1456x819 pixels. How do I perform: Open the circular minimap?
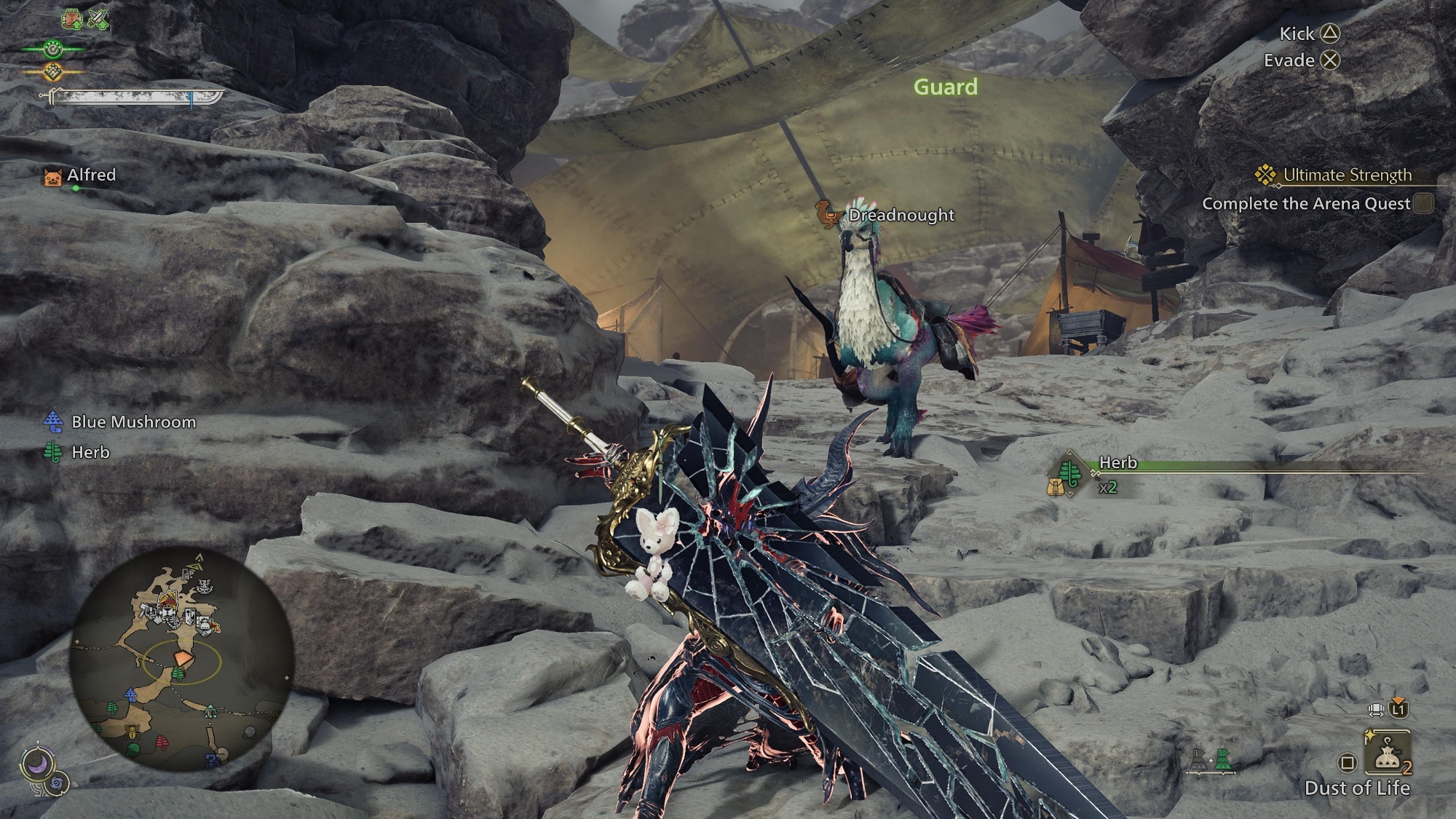(x=182, y=660)
